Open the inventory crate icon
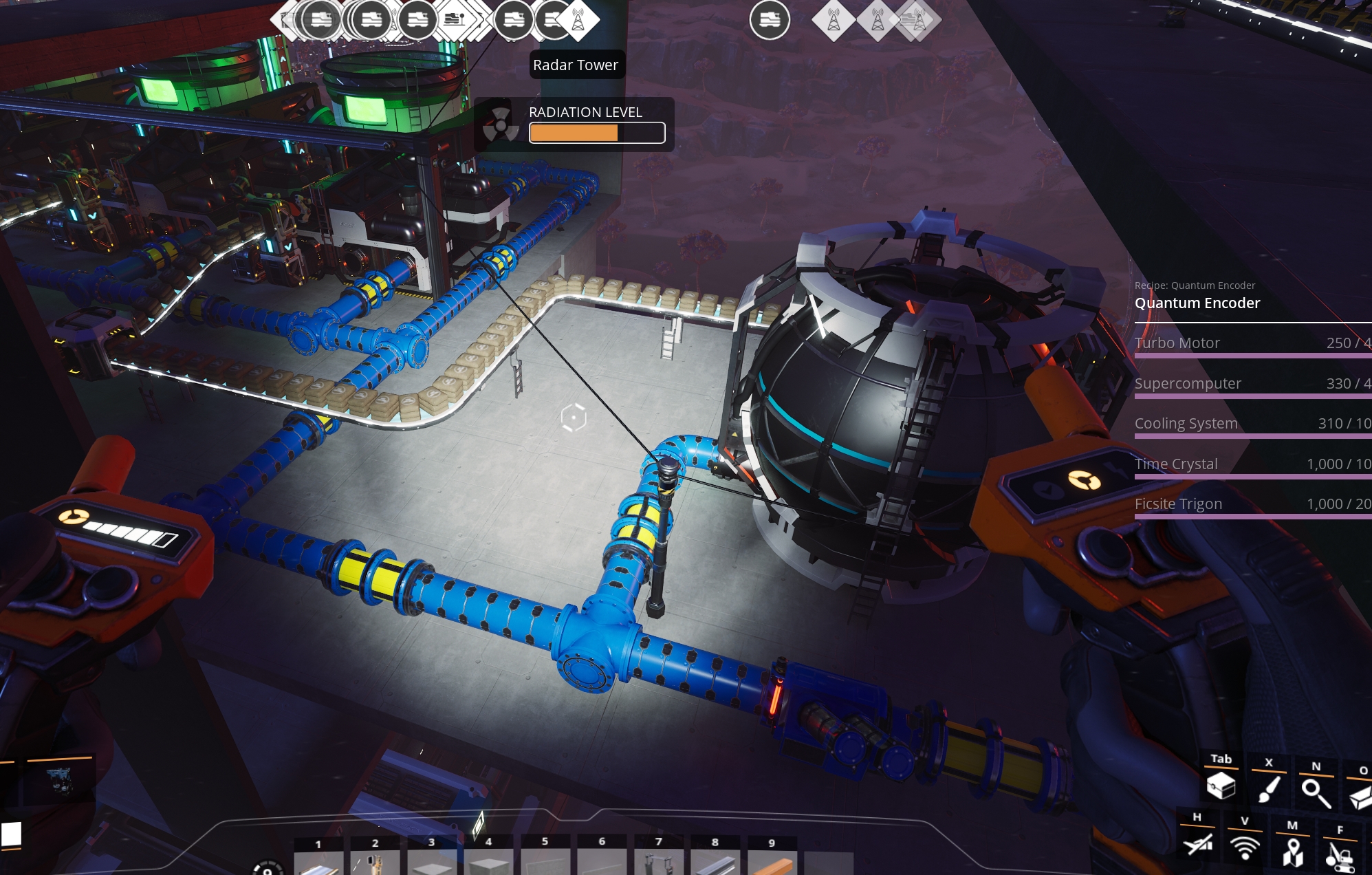The width and height of the screenshot is (1372, 875). pyautogui.click(x=1221, y=785)
